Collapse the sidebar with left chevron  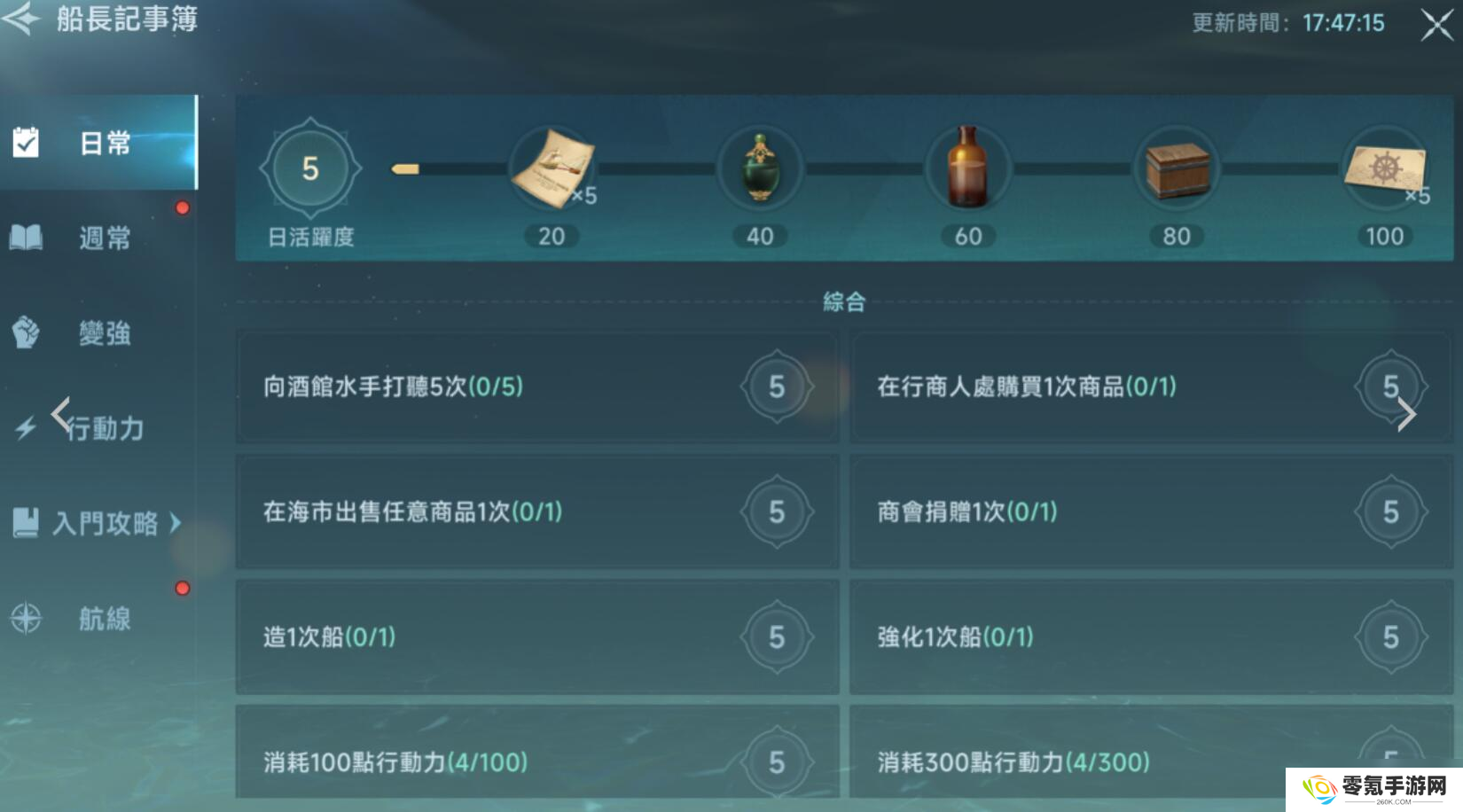pos(60,413)
